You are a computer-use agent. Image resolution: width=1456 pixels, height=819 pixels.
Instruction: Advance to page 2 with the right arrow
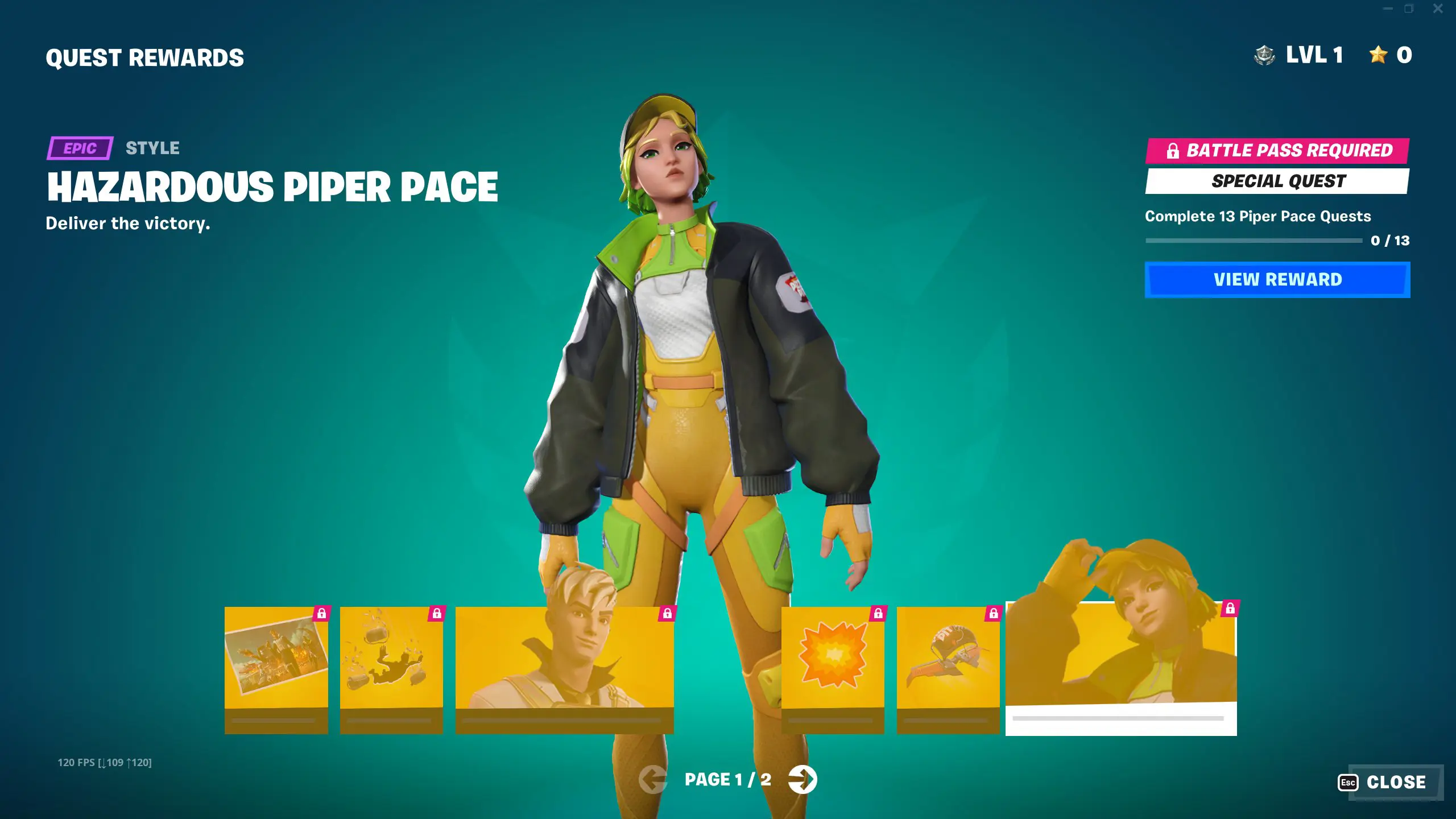coord(804,781)
